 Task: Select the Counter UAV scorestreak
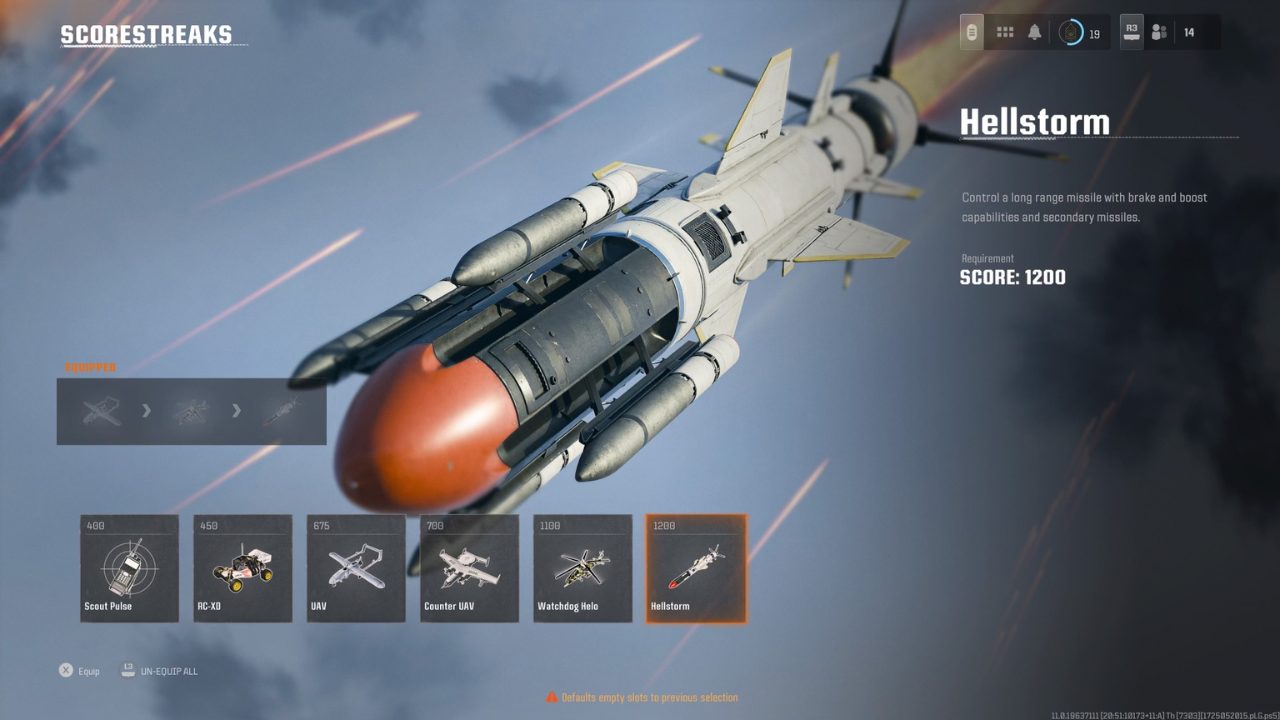(x=468, y=568)
